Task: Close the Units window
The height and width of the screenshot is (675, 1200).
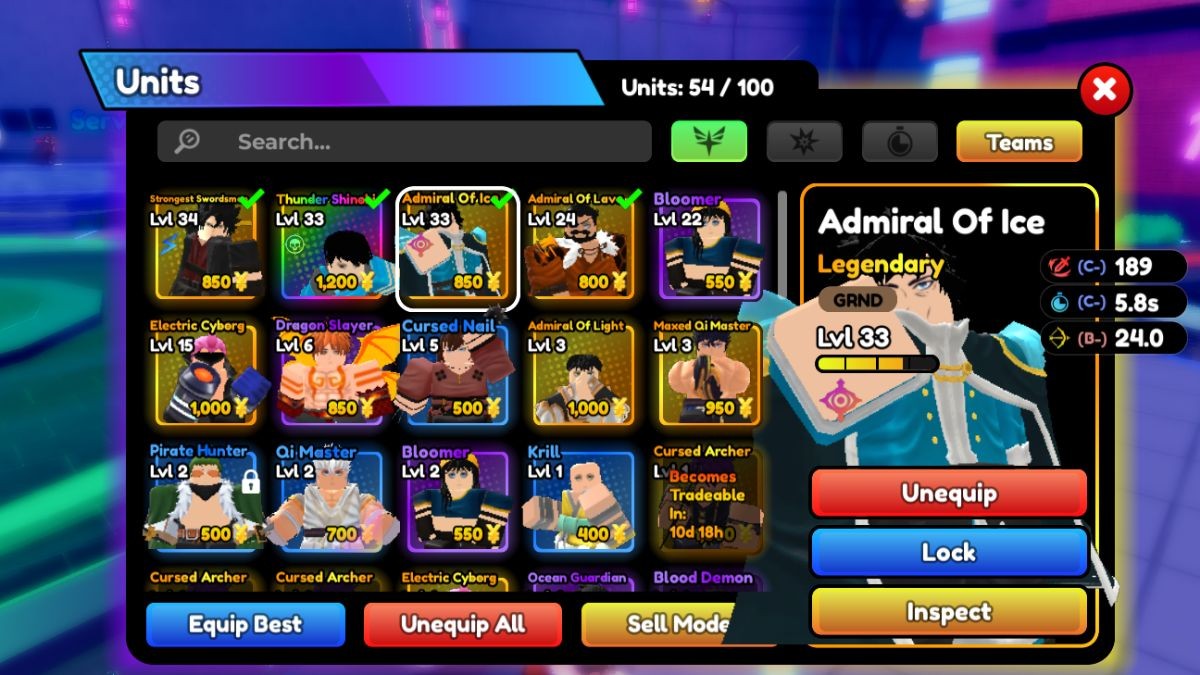Action: (1104, 91)
